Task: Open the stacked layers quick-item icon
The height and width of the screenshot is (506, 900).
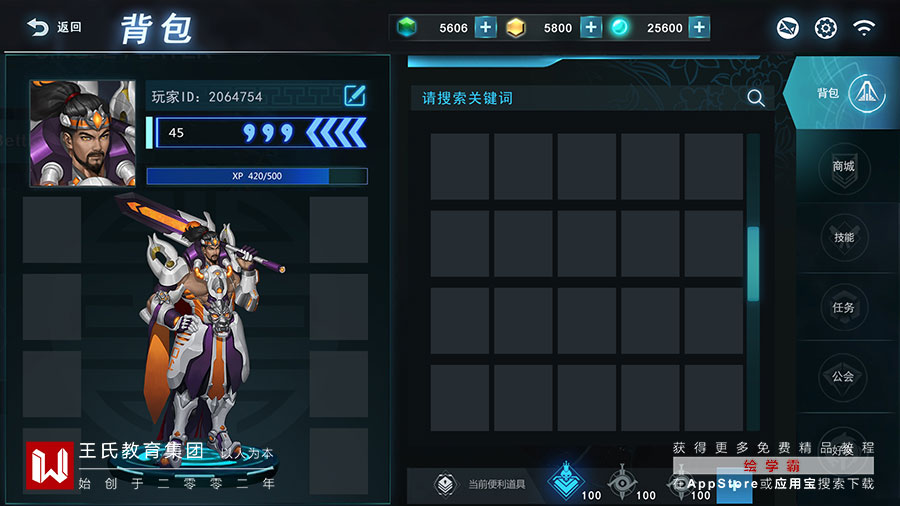Action: pos(445,485)
